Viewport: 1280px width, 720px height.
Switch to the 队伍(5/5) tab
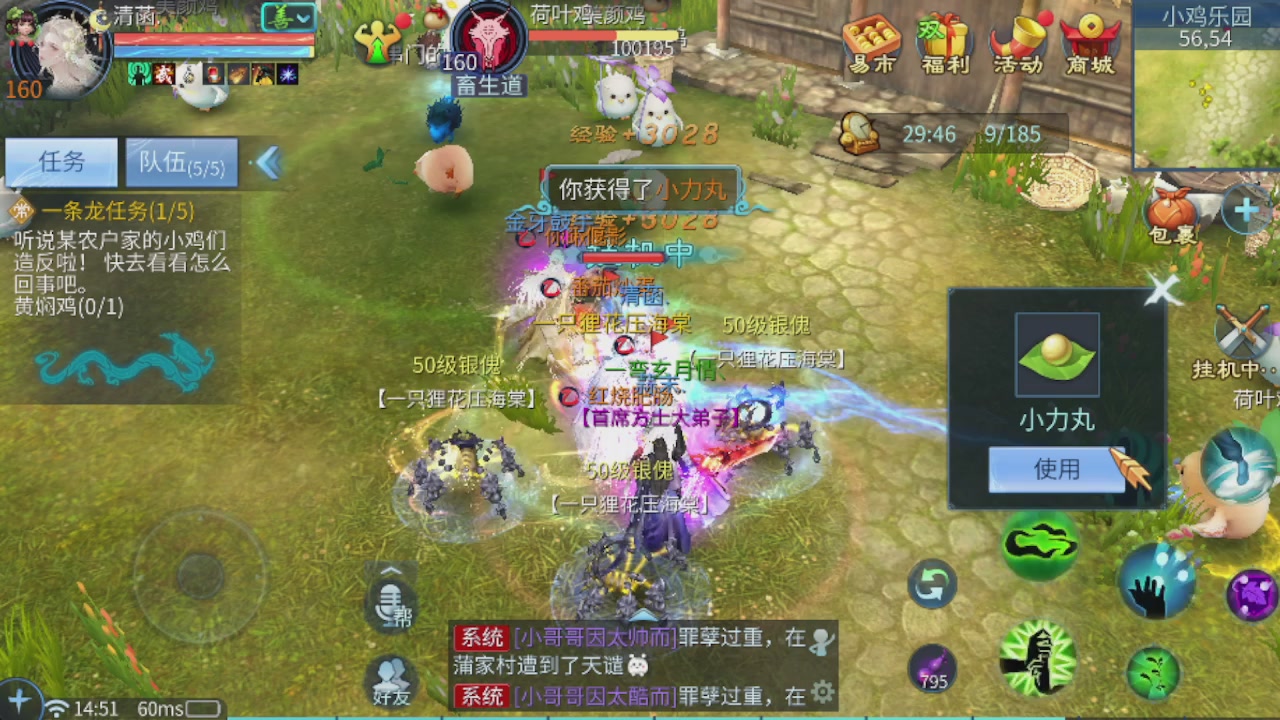(180, 162)
